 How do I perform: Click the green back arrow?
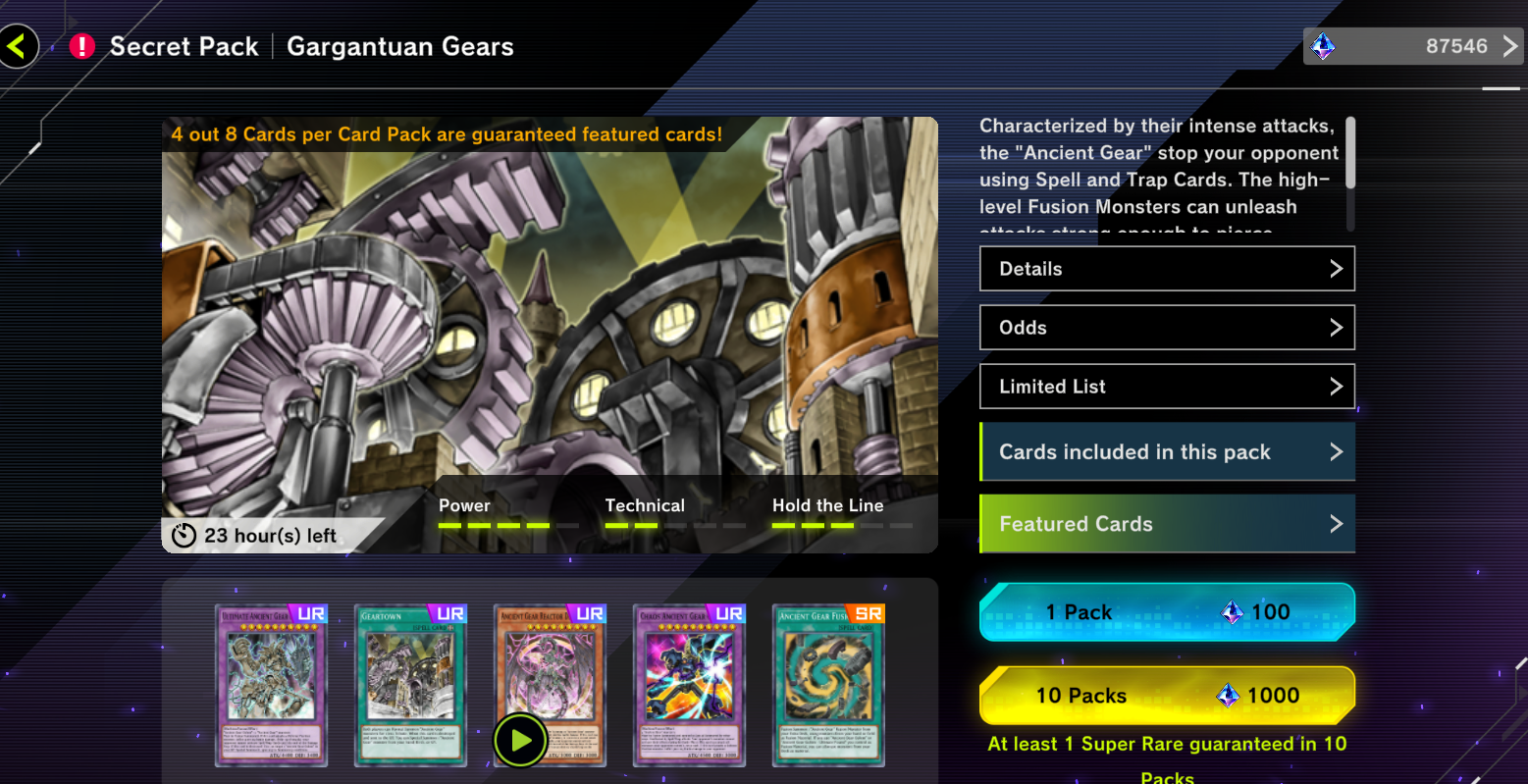(19, 45)
